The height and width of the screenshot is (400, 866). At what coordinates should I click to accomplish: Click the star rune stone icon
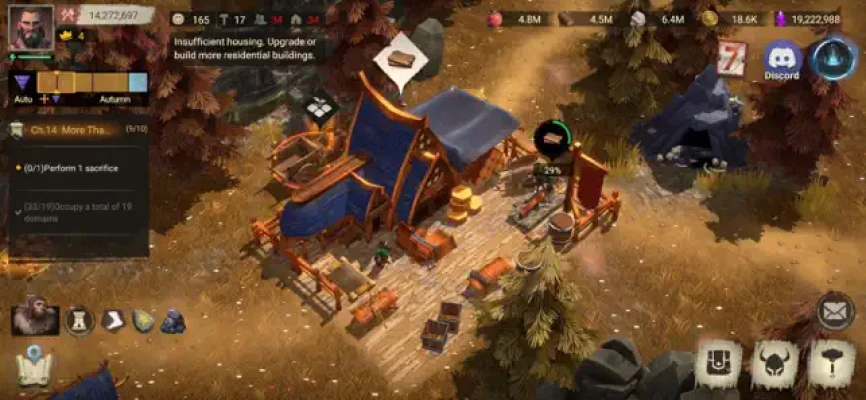pos(143,320)
